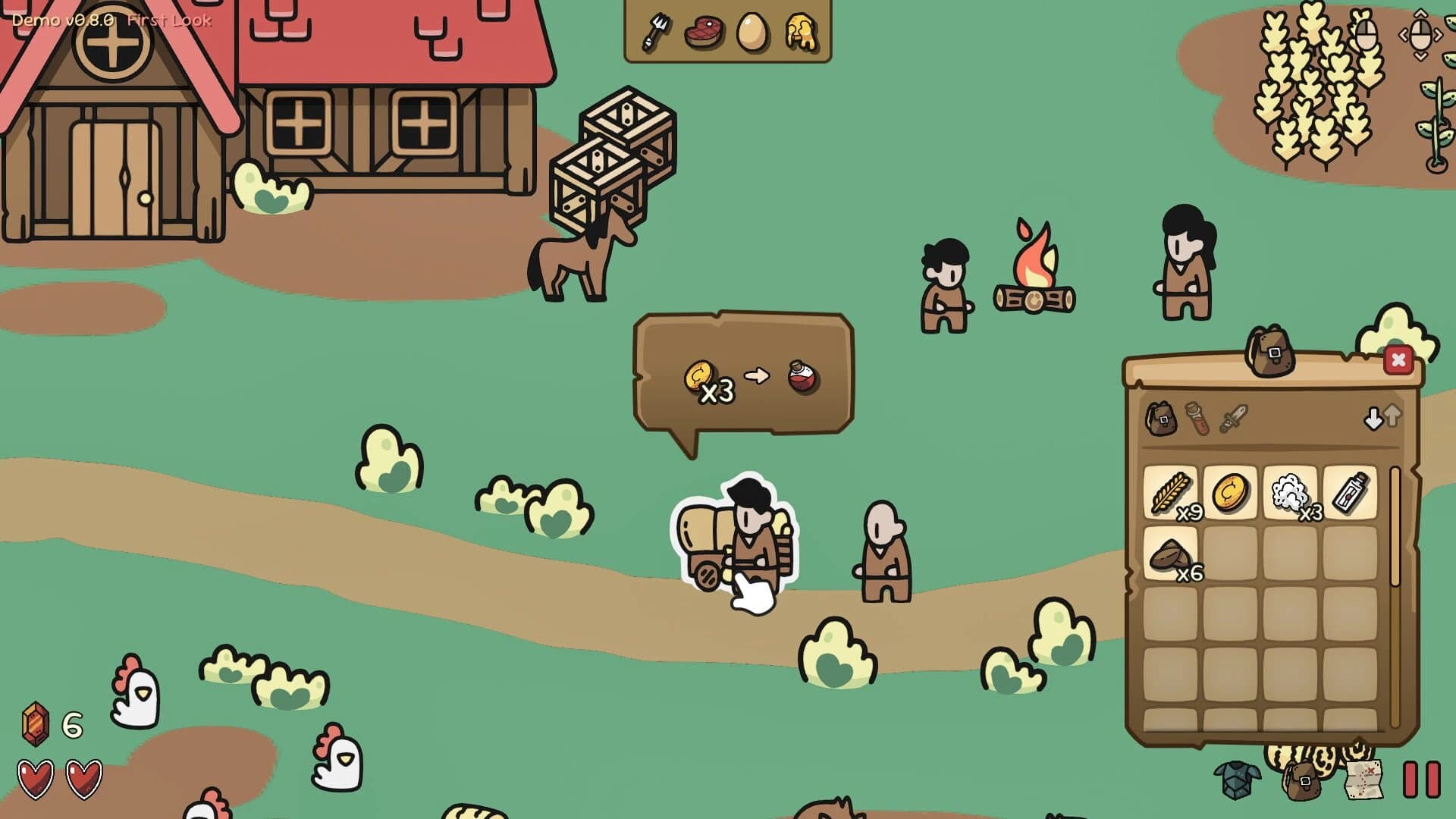Toggle descending sort with the down arrow
This screenshot has width=1456, height=819.
point(1374,418)
